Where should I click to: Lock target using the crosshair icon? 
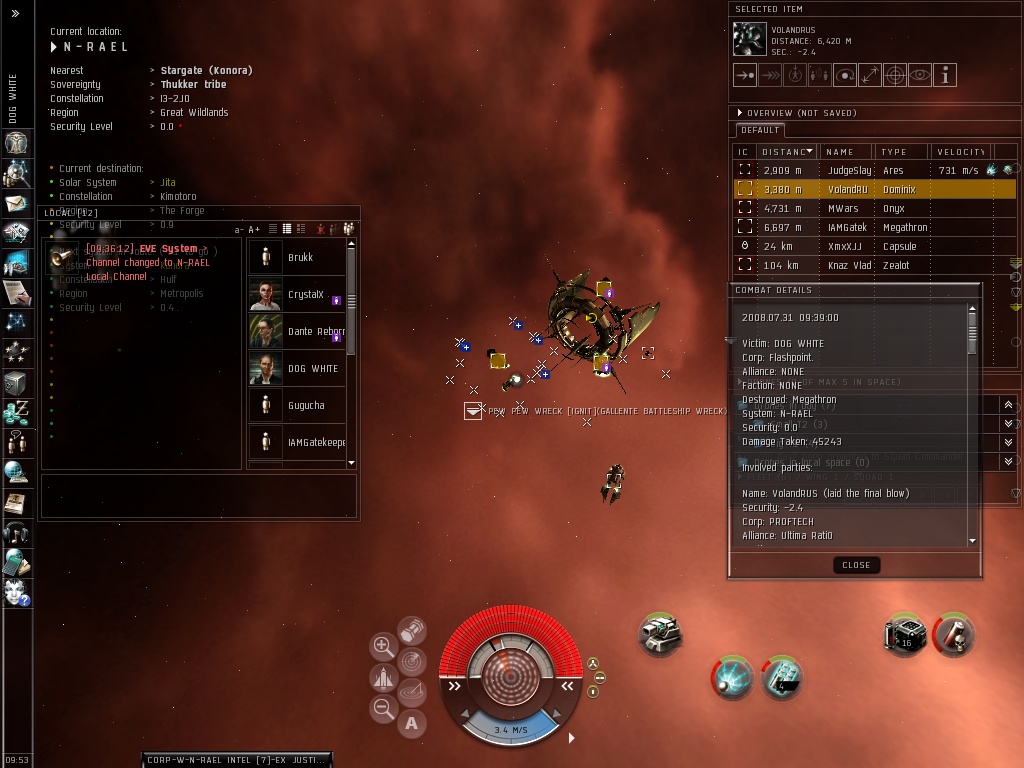pos(895,75)
